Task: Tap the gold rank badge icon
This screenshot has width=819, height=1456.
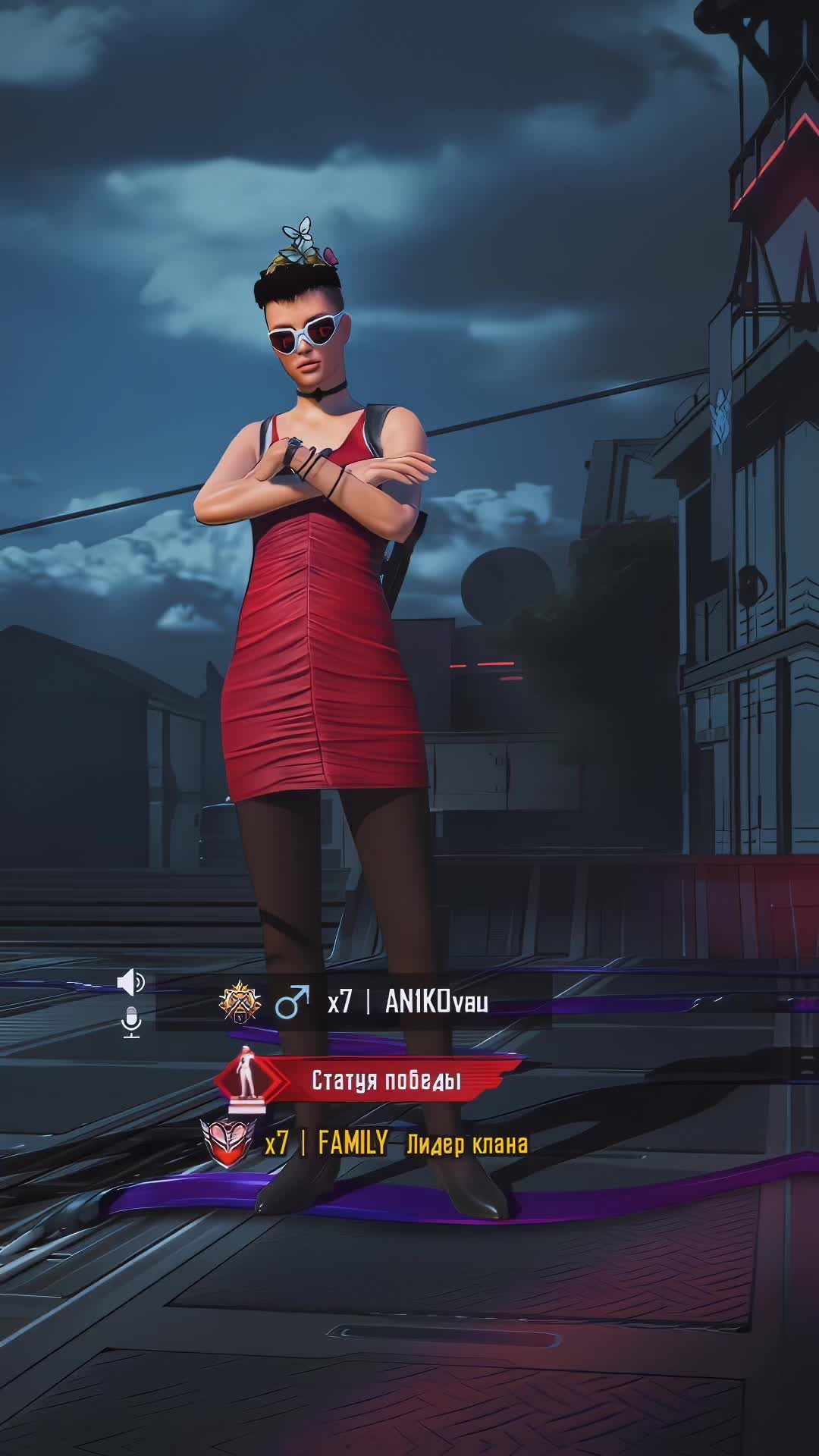Action: (x=240, y=1002)
